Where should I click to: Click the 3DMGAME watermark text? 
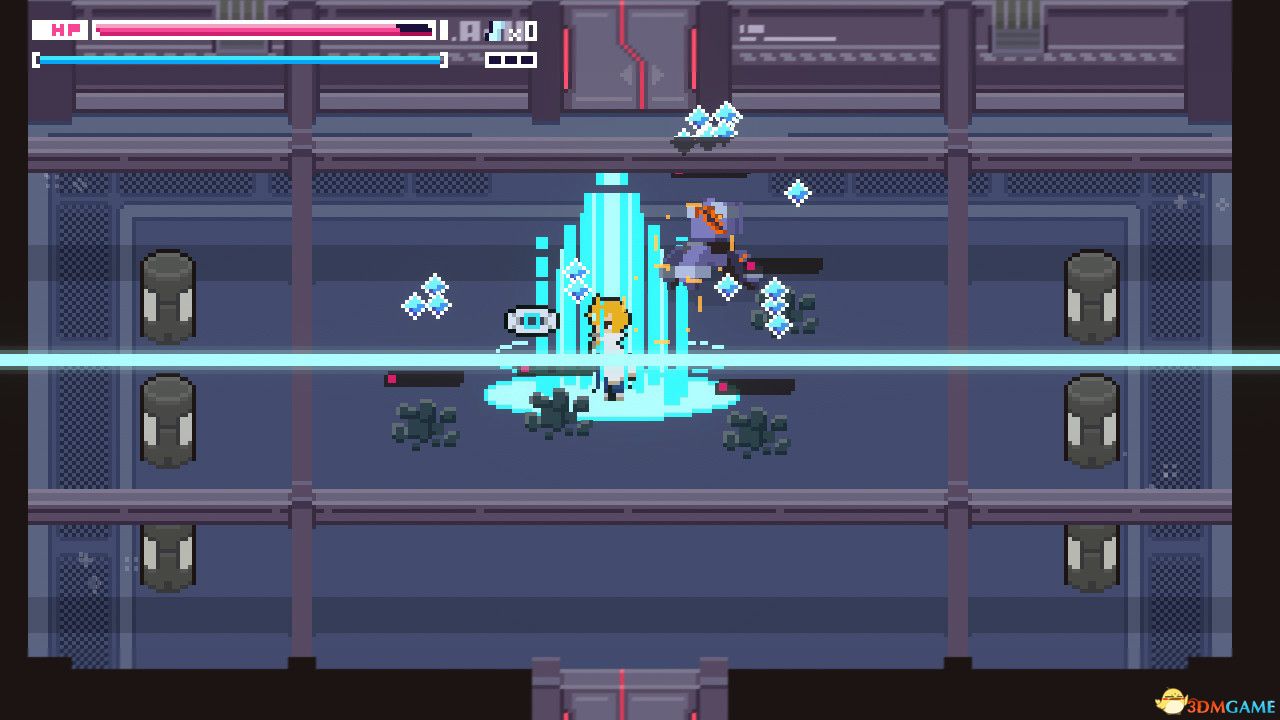click(x=1230, y=707)
